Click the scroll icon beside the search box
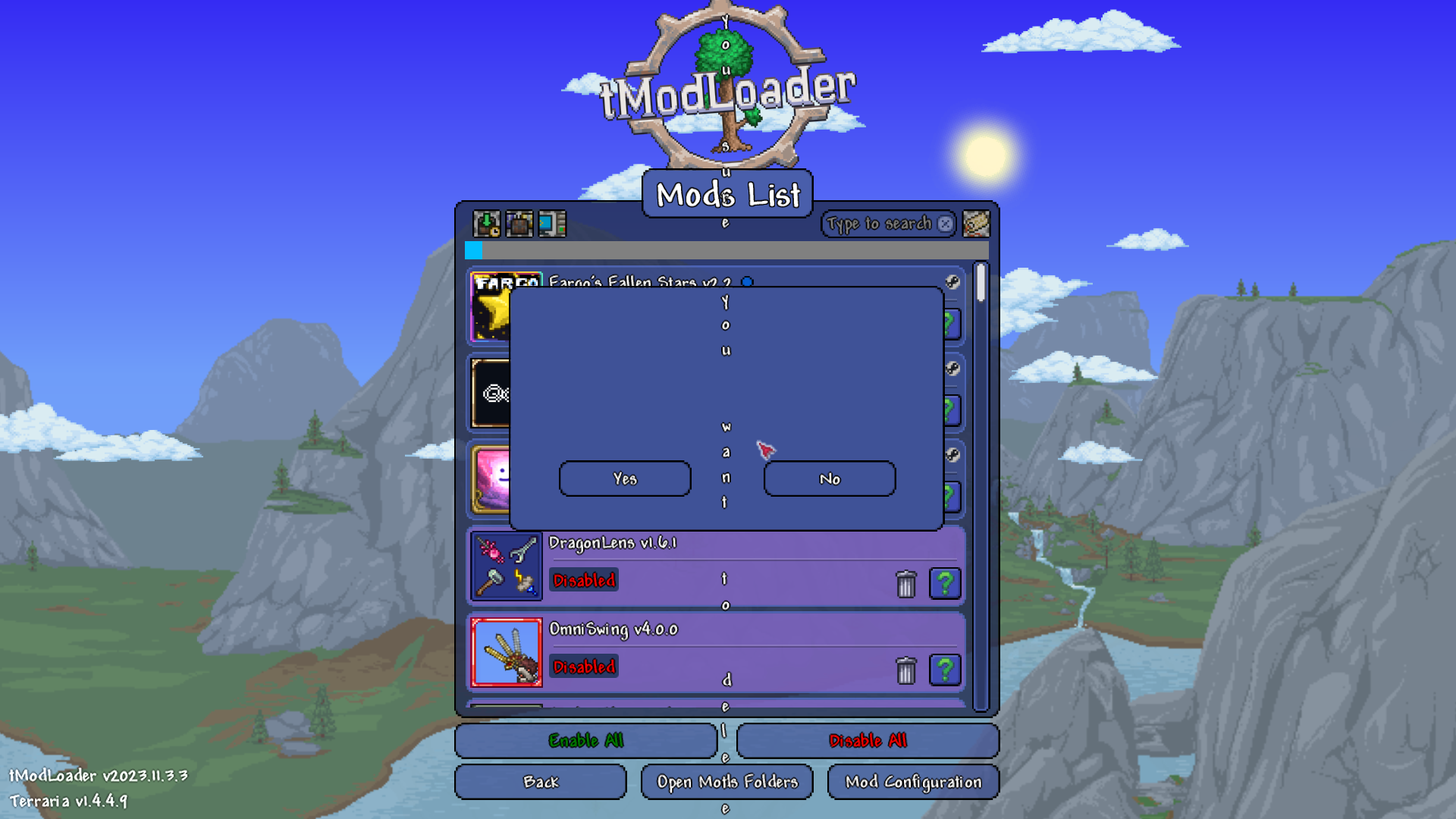Screen dimensions: 1456x819 (x=976, y=224)
